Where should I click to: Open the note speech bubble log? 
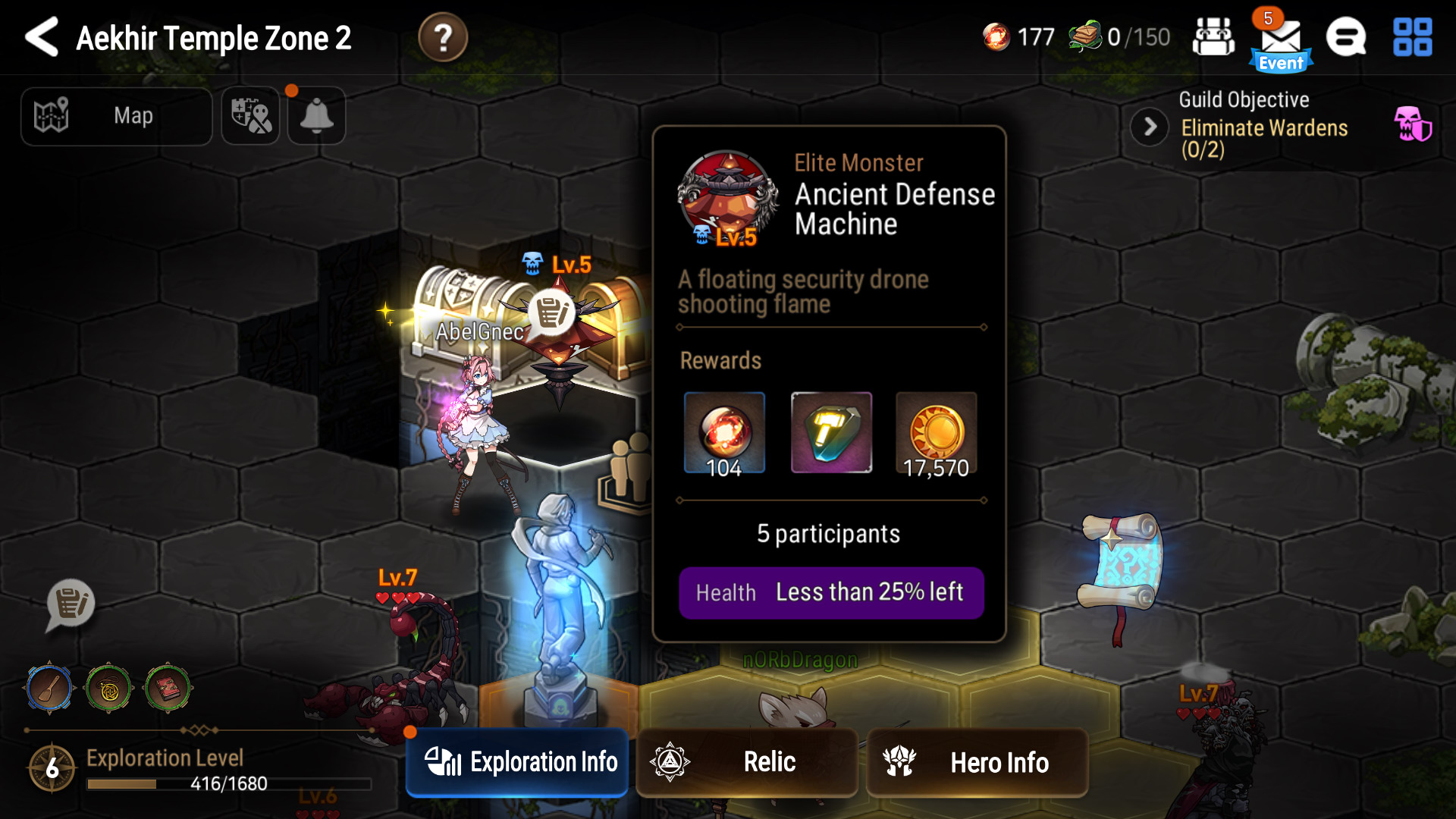[x=71, y=605]
